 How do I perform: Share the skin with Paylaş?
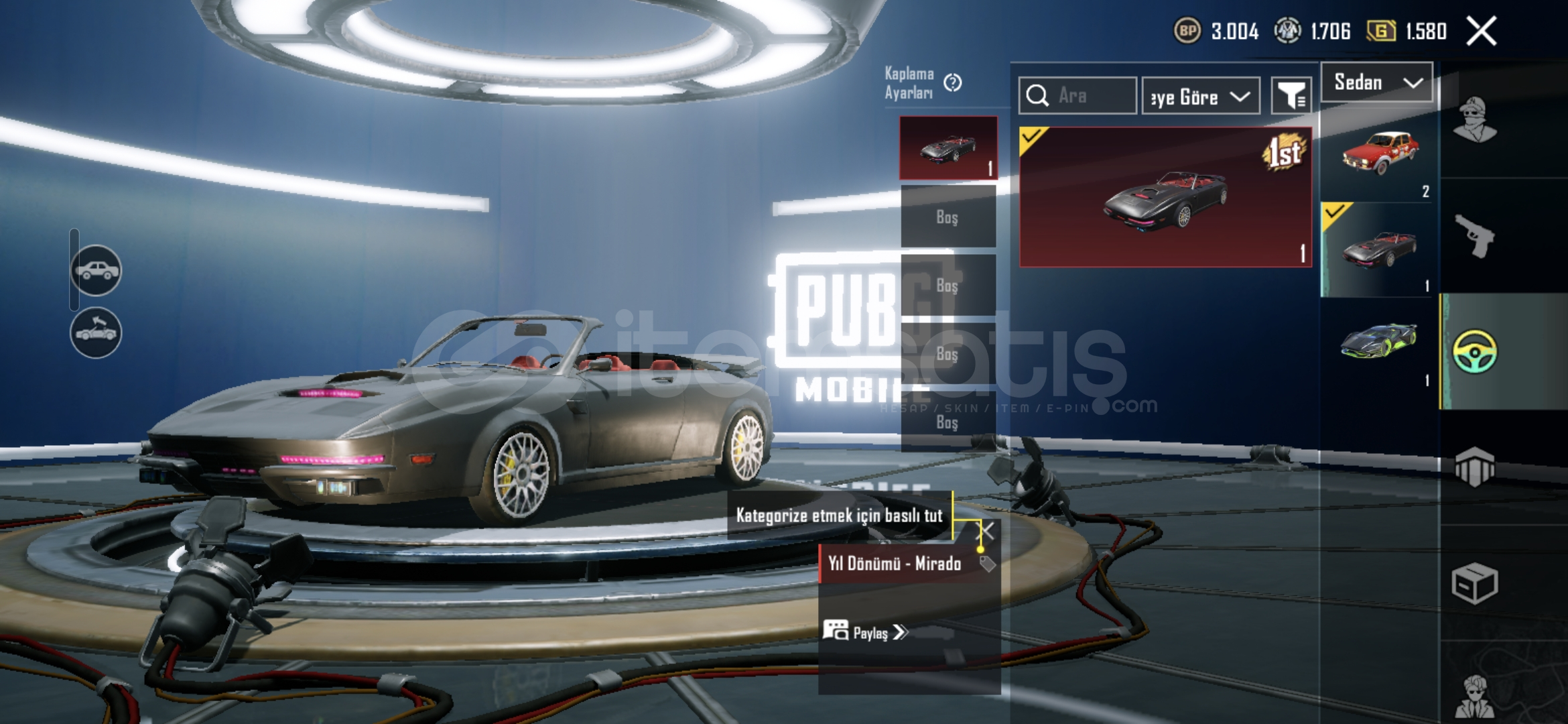point(866,632)
